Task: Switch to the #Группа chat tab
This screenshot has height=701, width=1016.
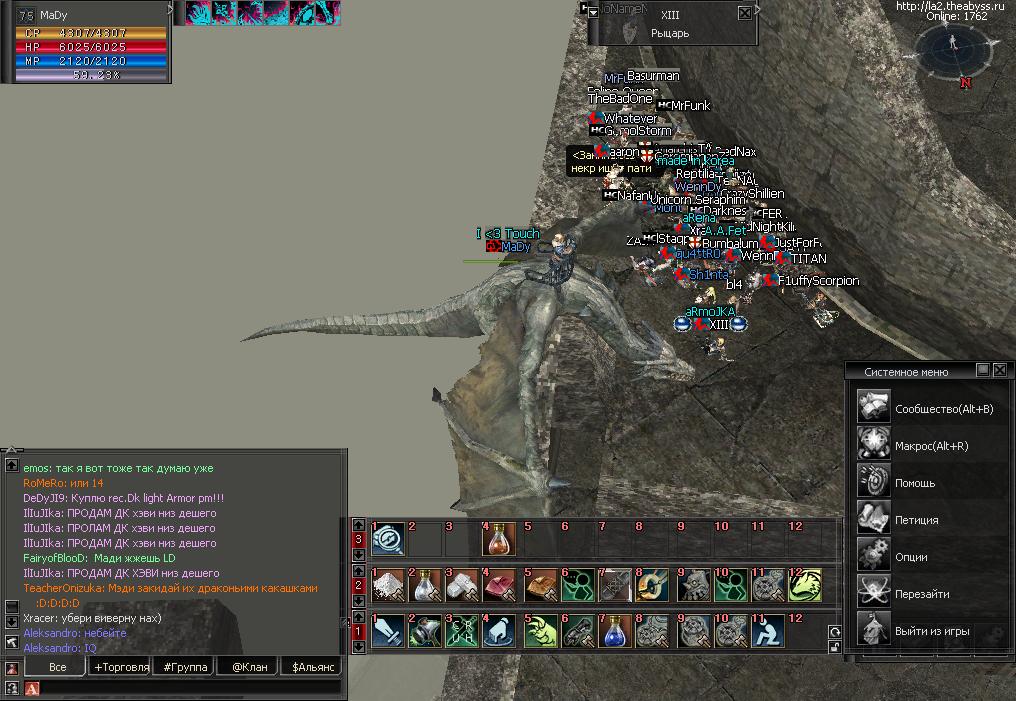Action: tap(185, 667)
